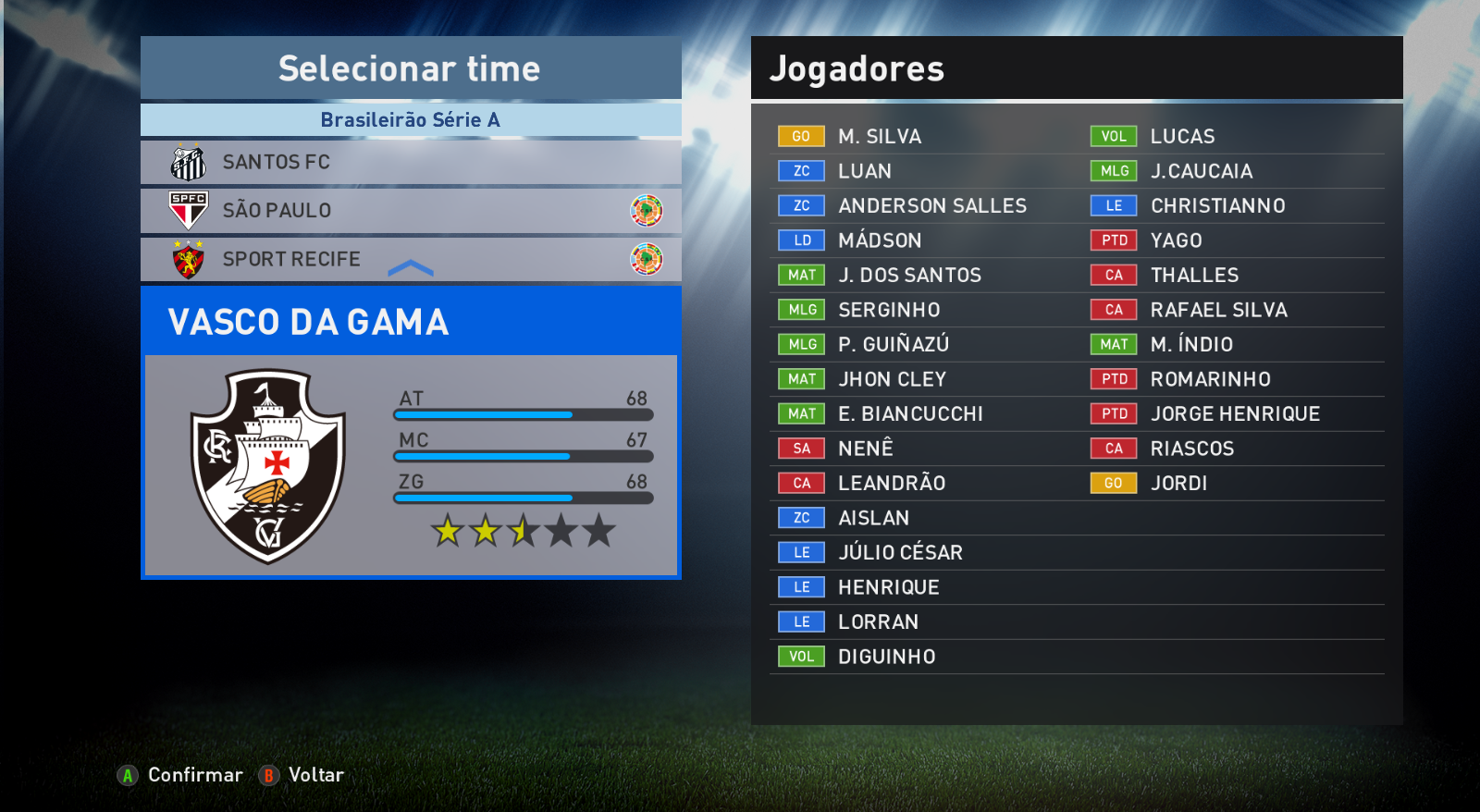Click the Brasileirão Série A league header
The image size is (1480, 812).
coord(410,120)
